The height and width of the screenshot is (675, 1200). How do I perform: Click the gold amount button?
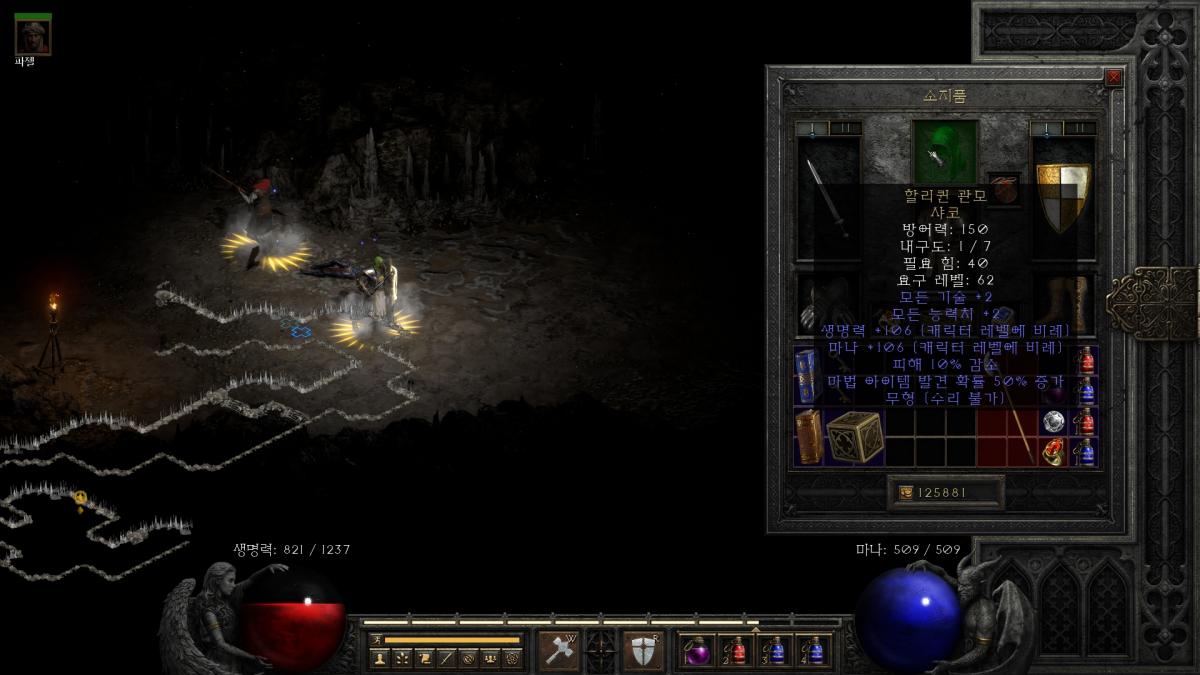tap(945, 492)
